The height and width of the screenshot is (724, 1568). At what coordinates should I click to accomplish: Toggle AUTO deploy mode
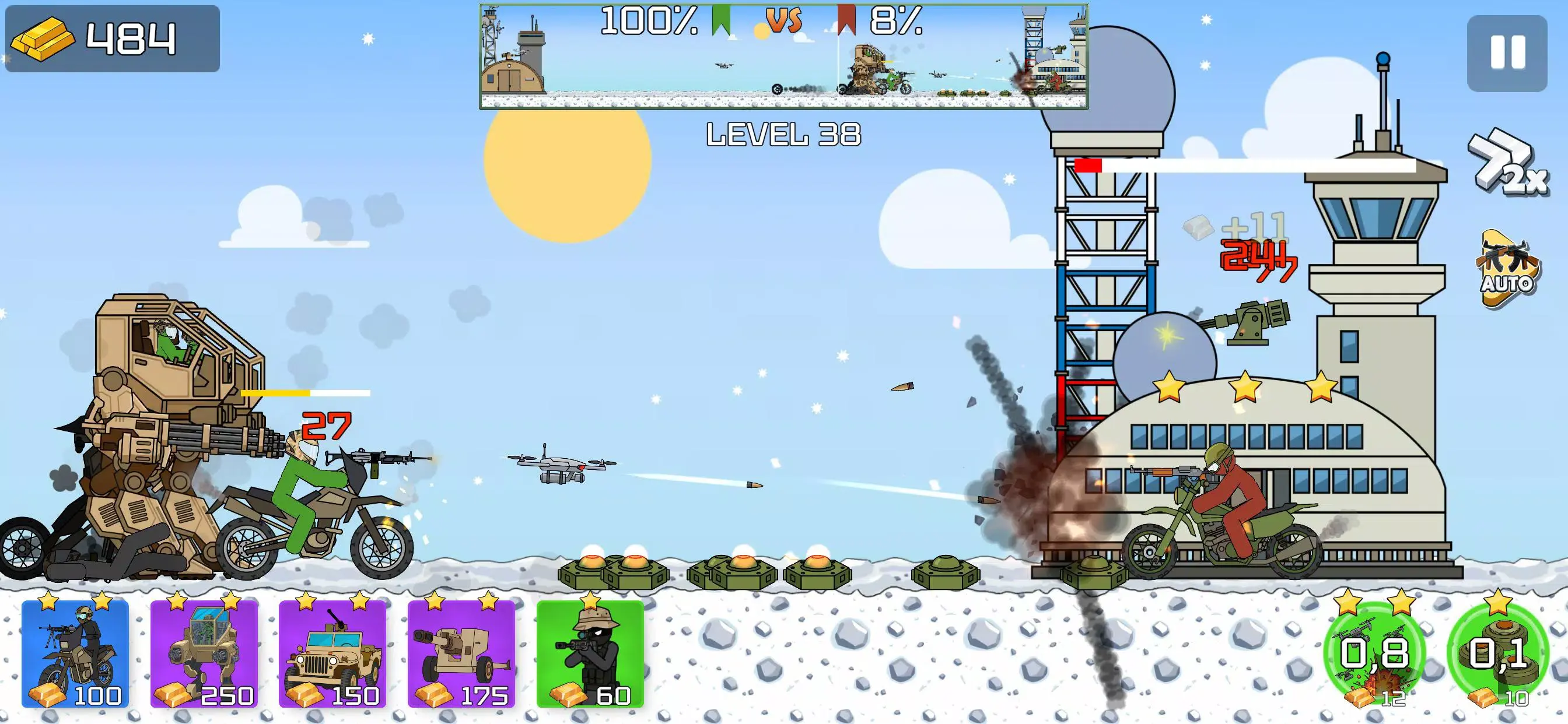pos(1506,268)
